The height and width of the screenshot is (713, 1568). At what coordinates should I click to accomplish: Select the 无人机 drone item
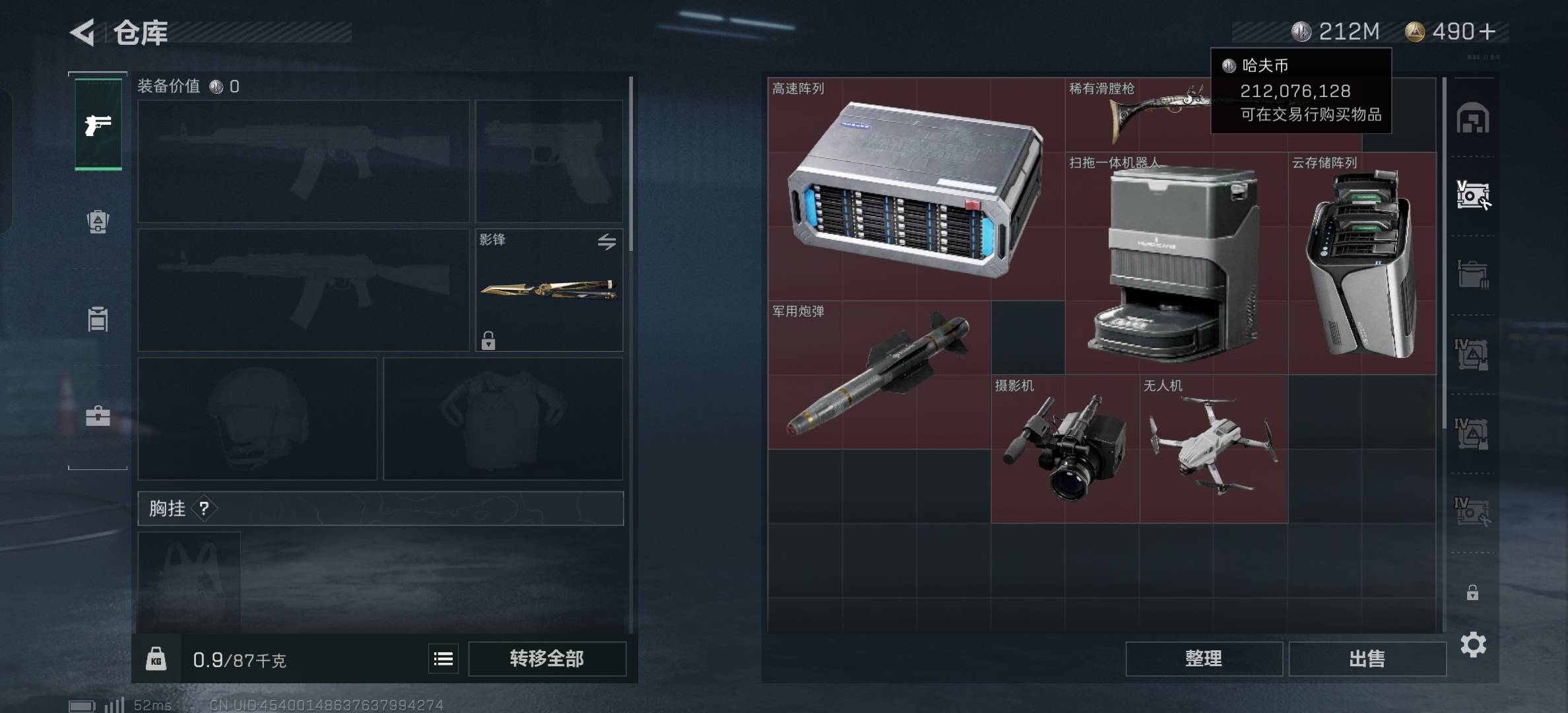1213,449
